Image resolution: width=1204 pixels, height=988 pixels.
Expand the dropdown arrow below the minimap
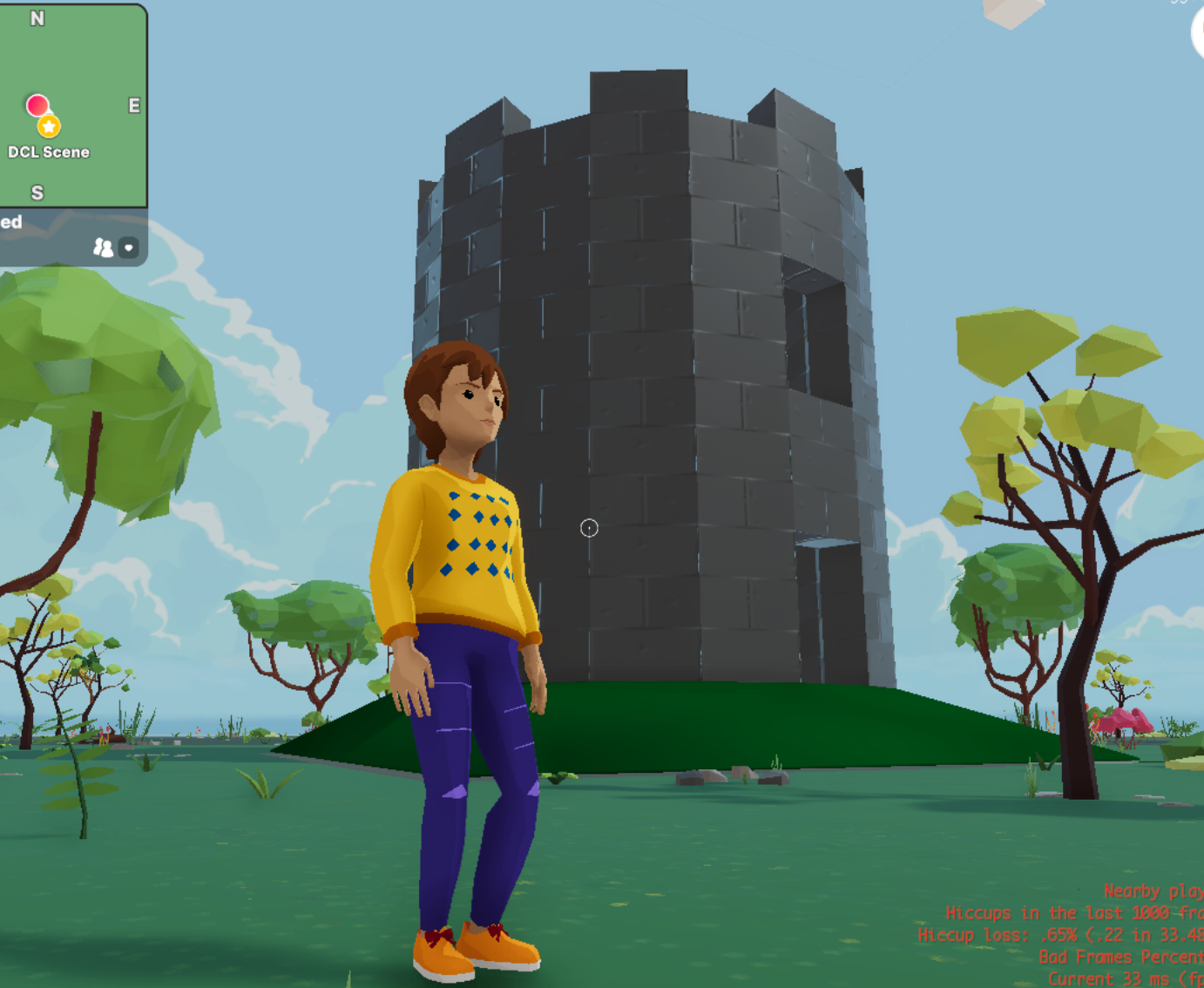pyautogui.click(x=129, y=248)
